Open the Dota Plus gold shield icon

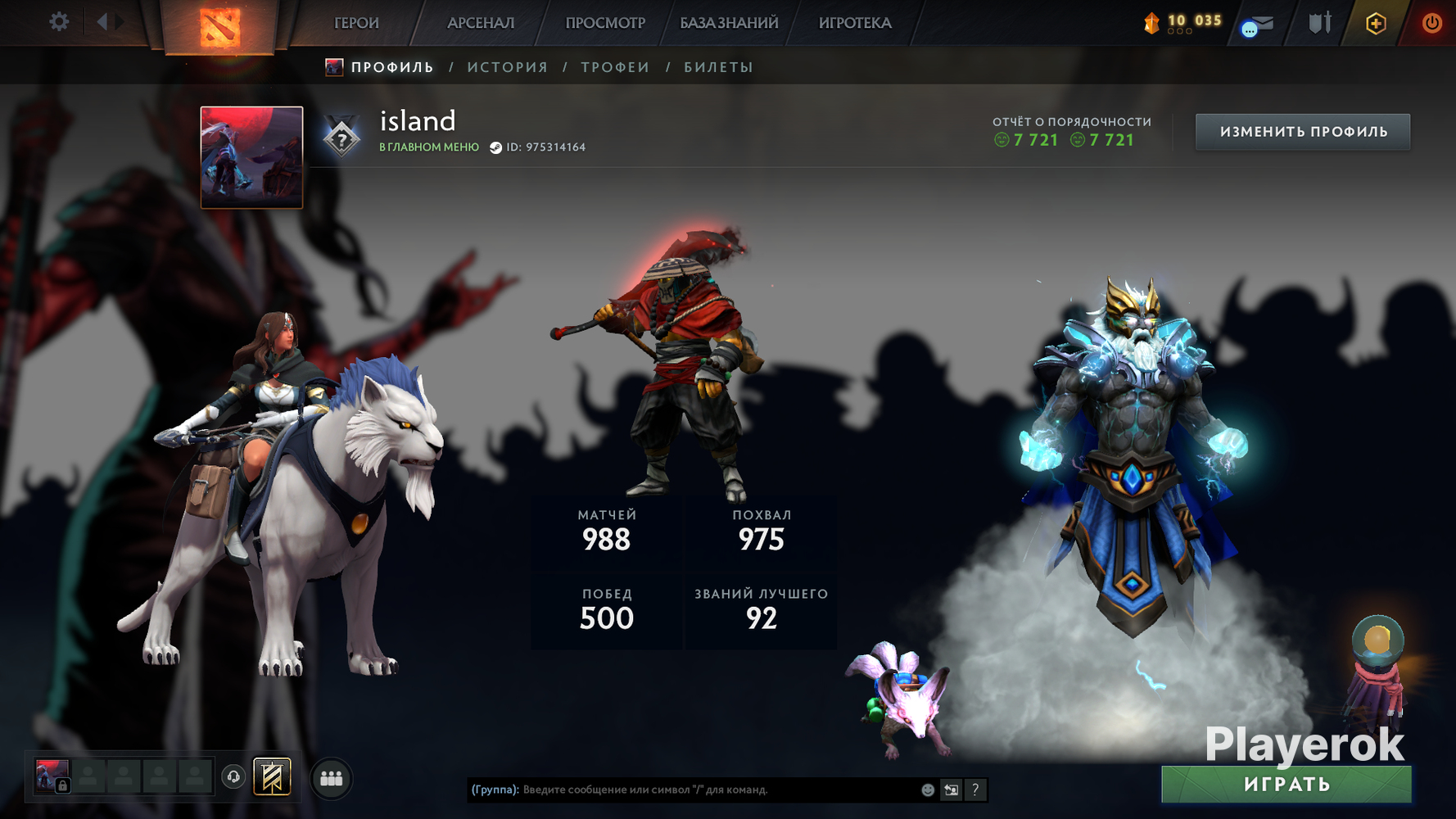1376,23
